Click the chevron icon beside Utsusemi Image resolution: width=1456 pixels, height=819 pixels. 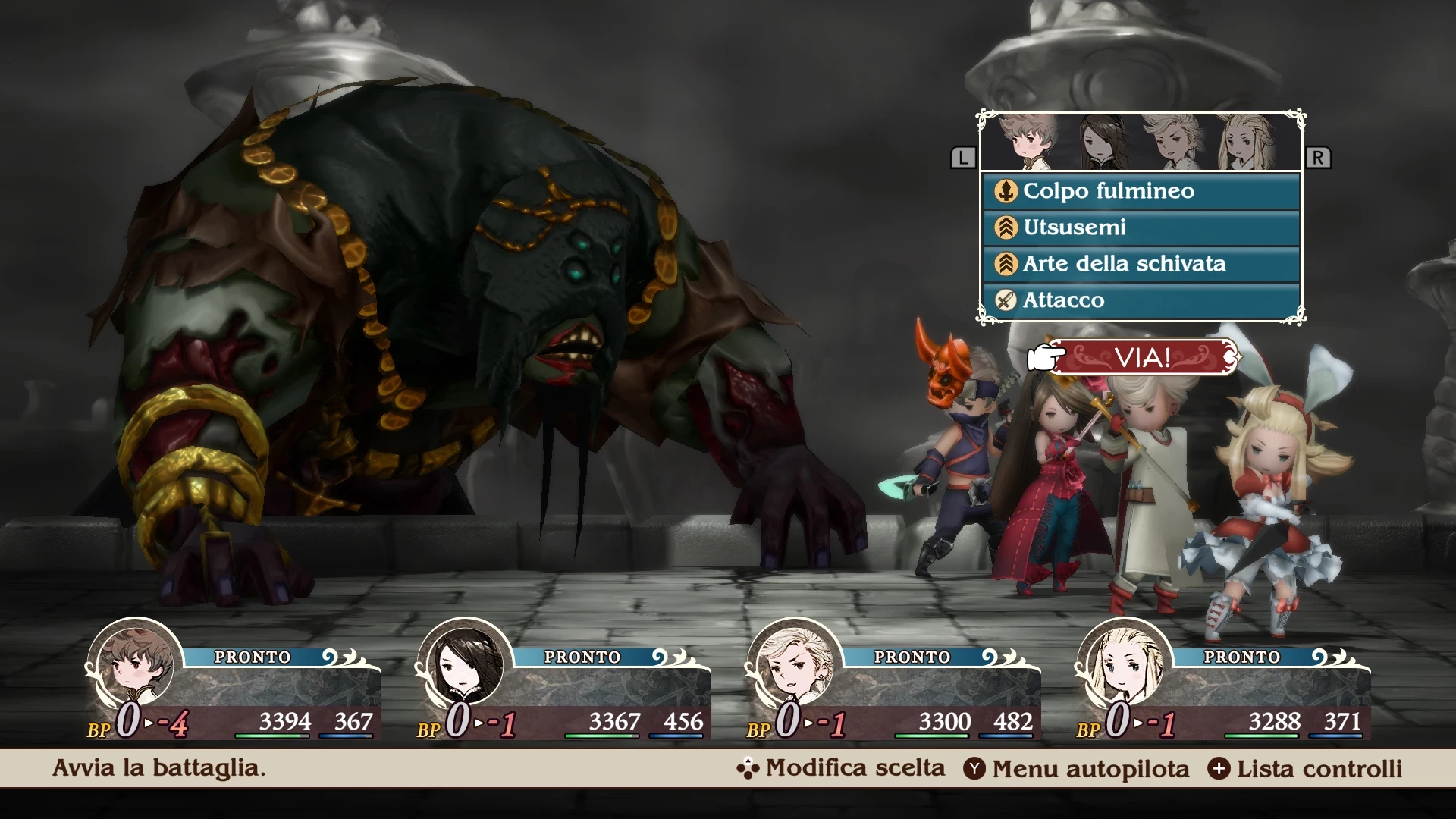point(1006,227)
